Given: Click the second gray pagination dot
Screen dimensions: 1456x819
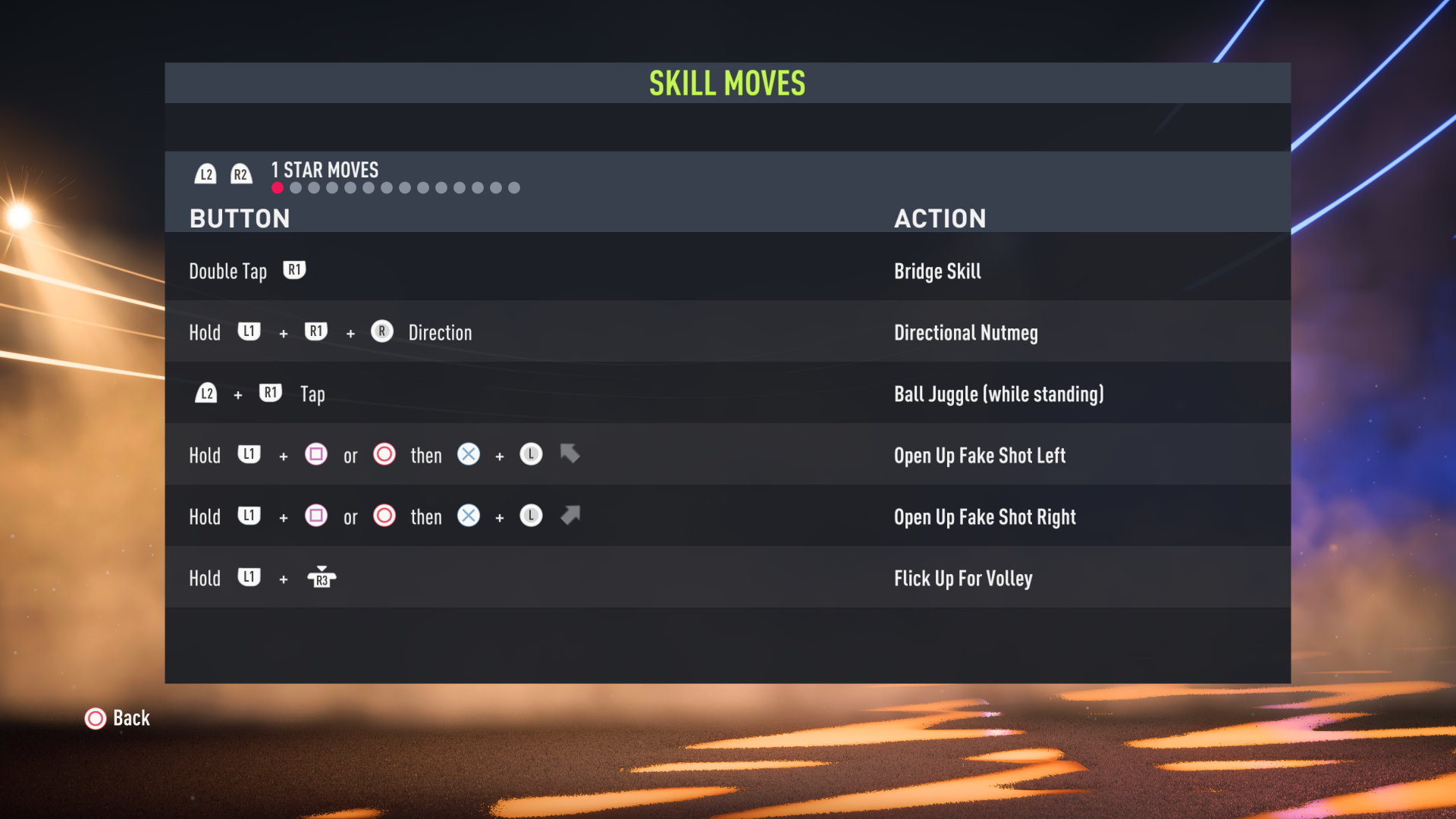Looking at the screenshot, I should (x=295, y=187).
